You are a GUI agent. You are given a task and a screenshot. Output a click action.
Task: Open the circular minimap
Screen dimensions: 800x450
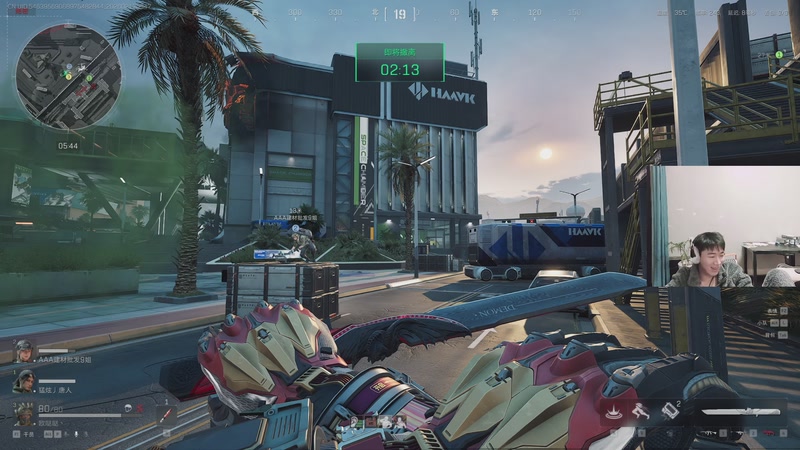69,76
